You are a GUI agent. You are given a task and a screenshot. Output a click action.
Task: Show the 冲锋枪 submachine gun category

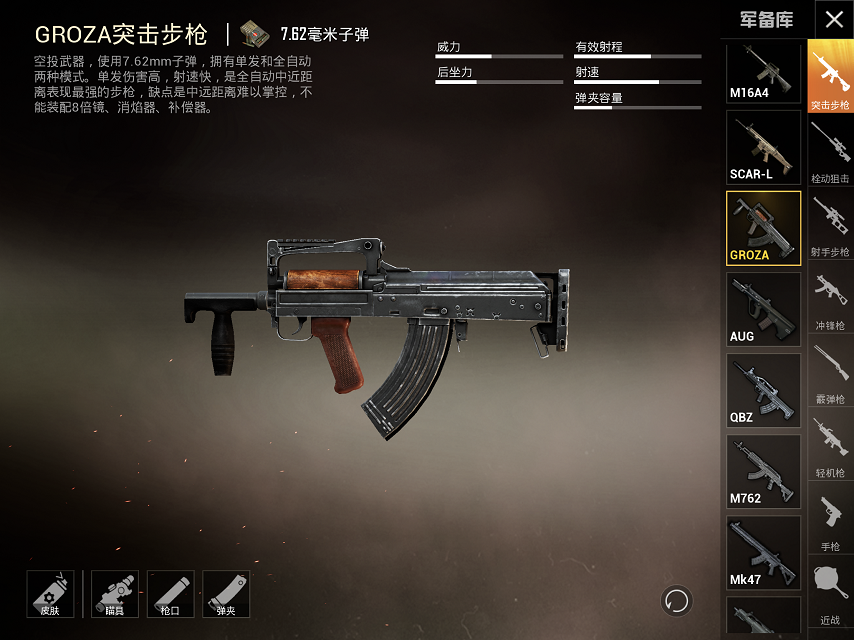point(830,298)
